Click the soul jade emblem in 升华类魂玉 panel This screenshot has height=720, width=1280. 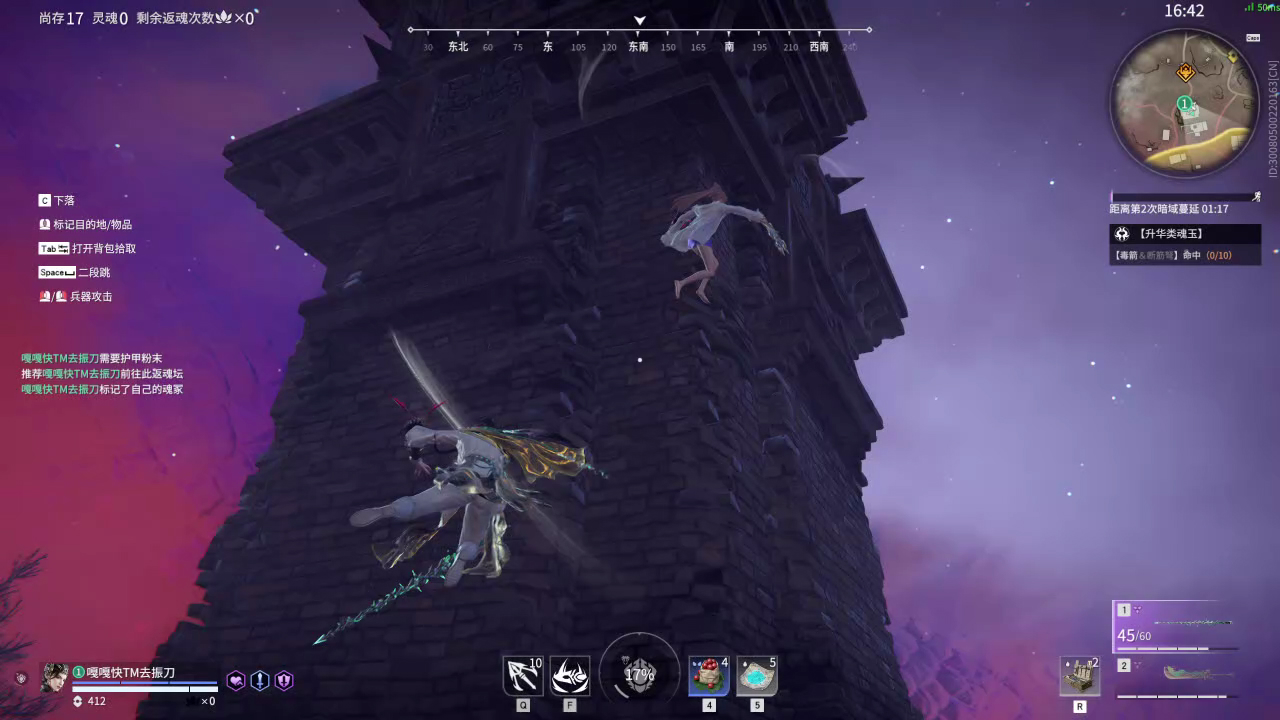(1124, 233)
